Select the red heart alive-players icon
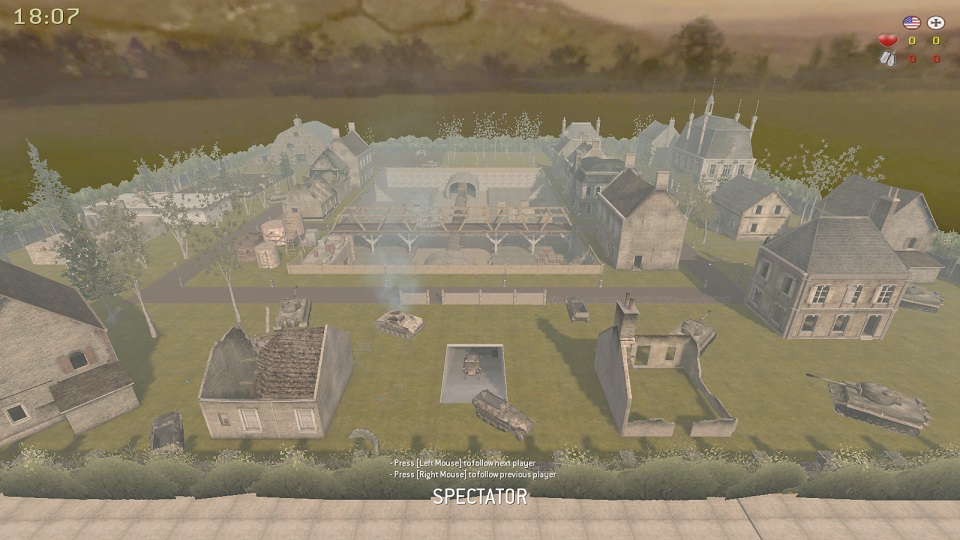The image size is (960, 540). [x=886, y=41]
